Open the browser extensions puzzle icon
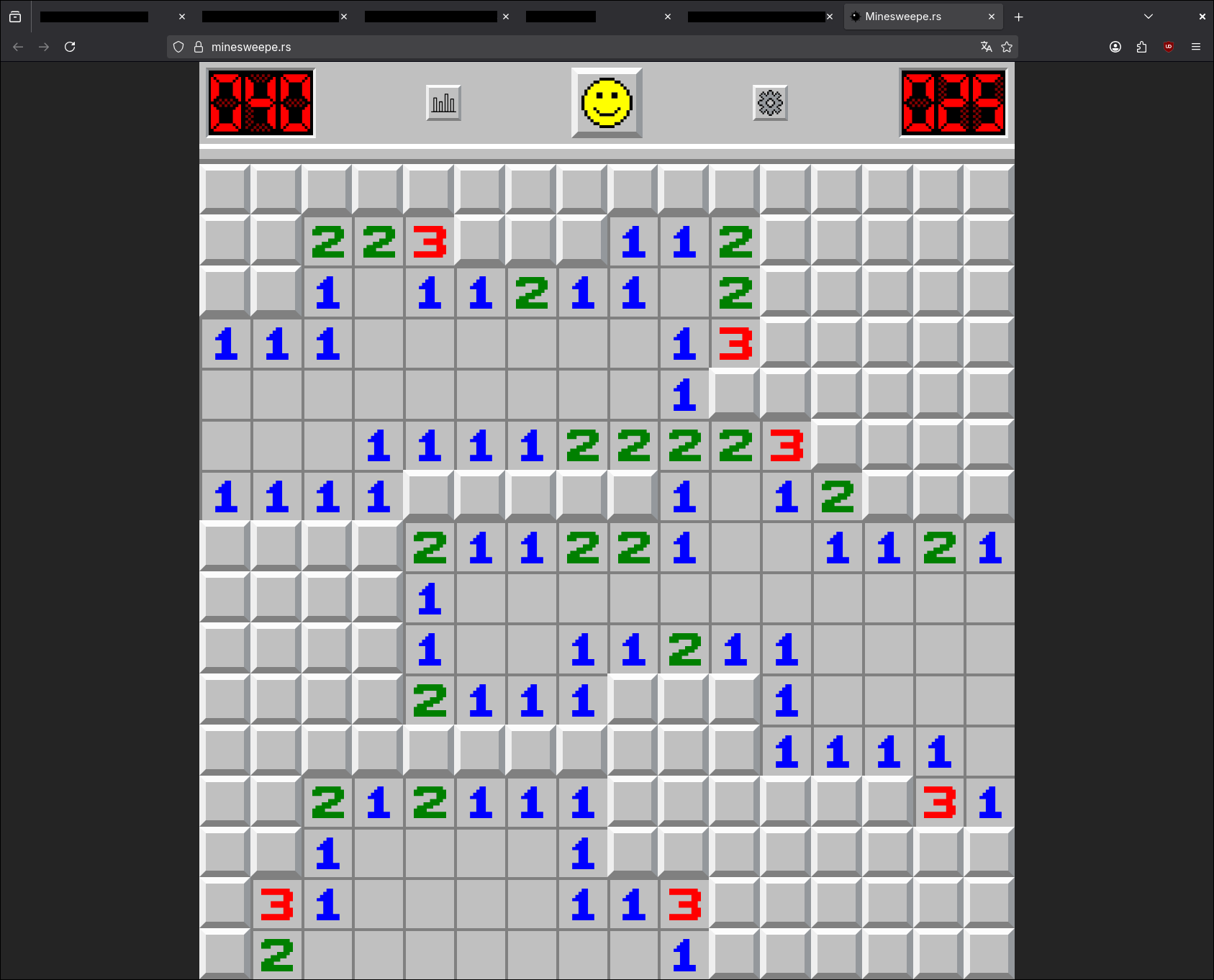 tap(1141, 47)
